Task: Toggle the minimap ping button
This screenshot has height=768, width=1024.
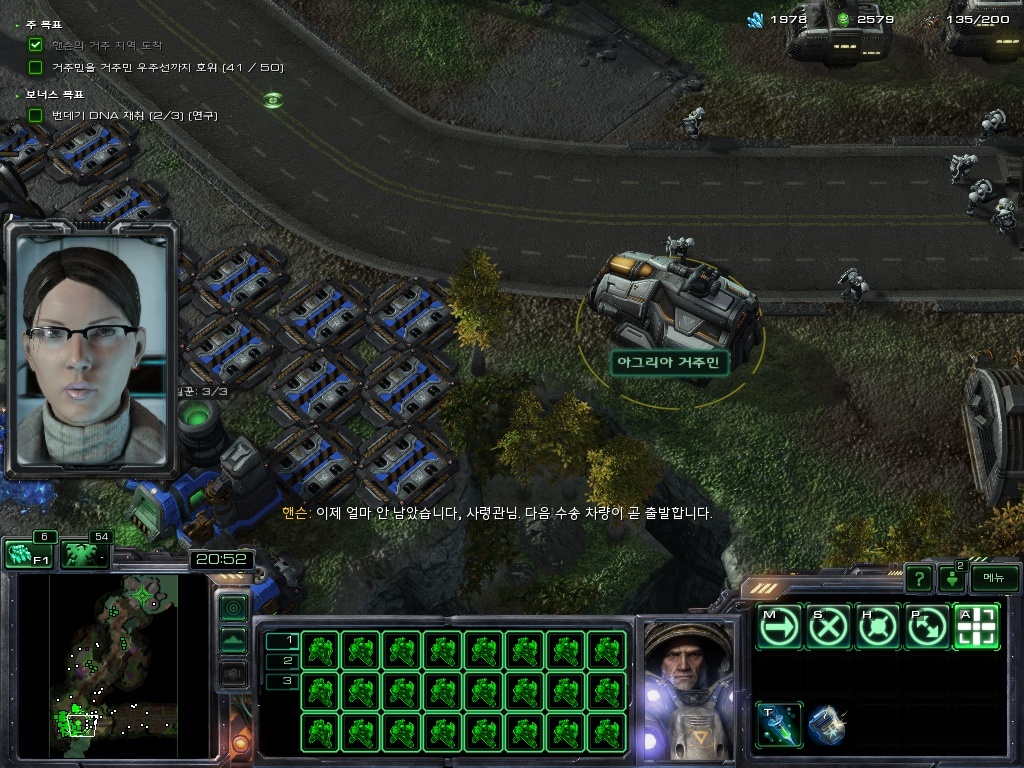Action: point(233,607)
